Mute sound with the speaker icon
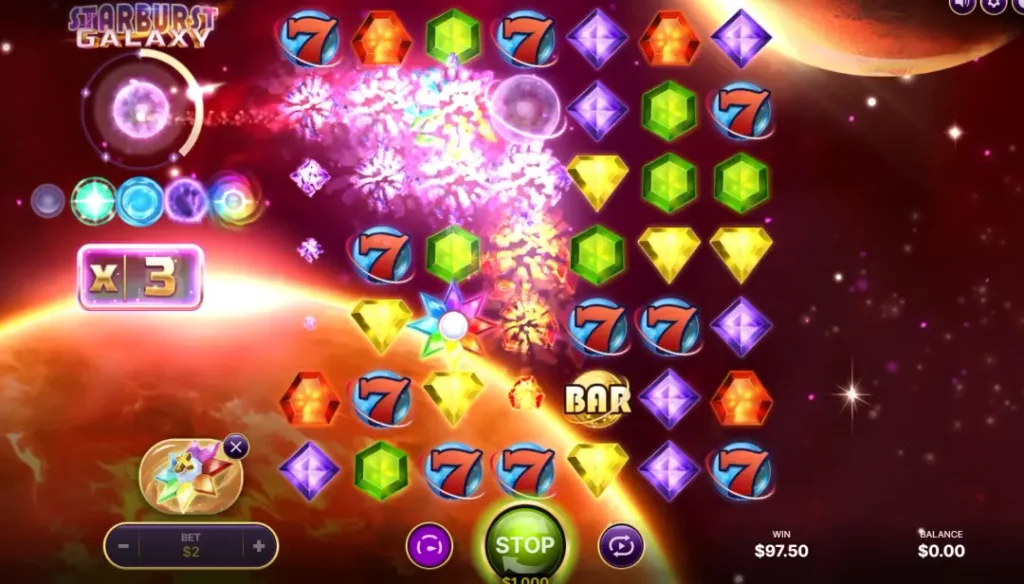Image resolution: width=1024 pixels, height=584 pixels. [962, 5]
